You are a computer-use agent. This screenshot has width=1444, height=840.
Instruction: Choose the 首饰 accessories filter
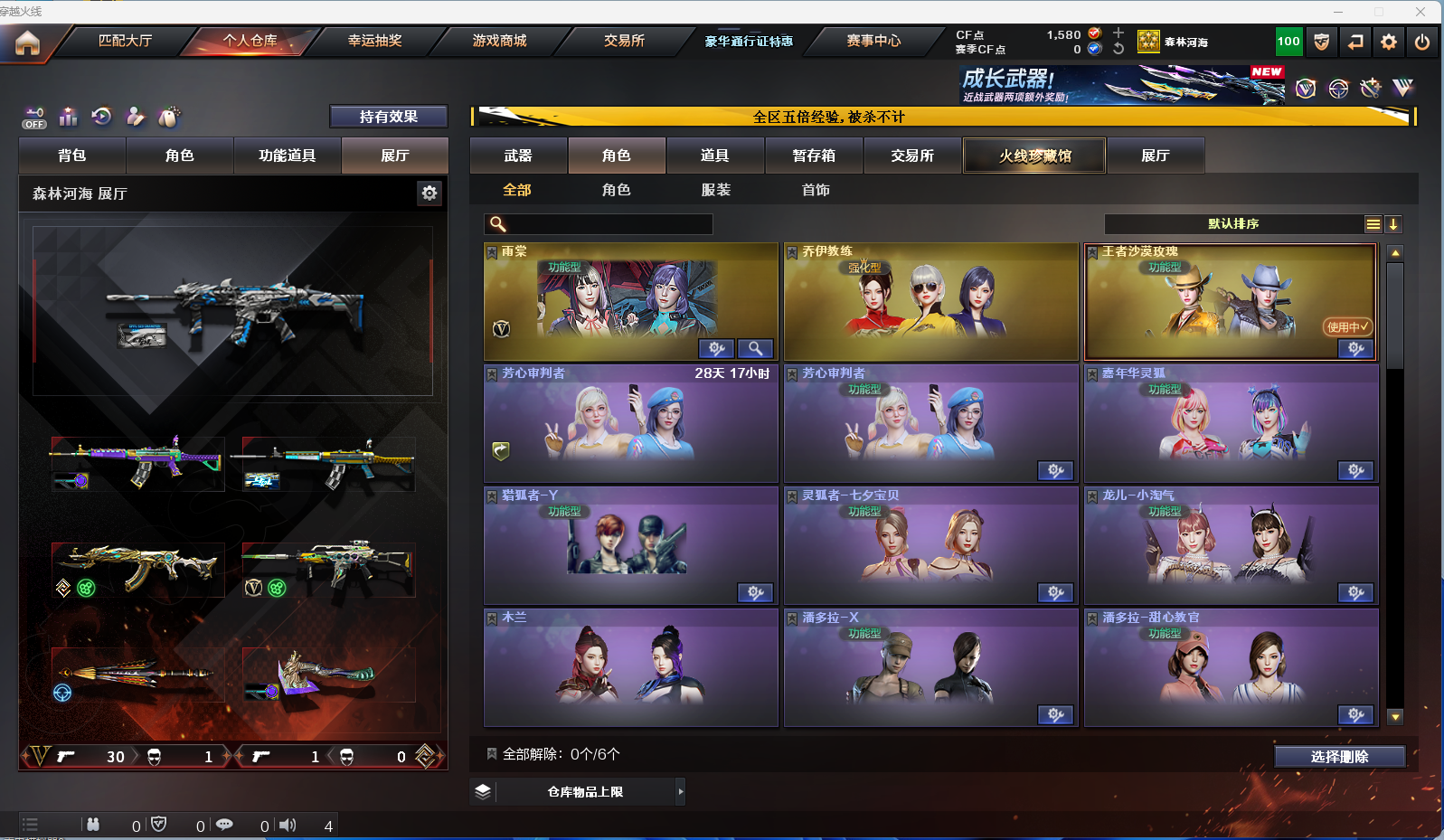point(815,190)
